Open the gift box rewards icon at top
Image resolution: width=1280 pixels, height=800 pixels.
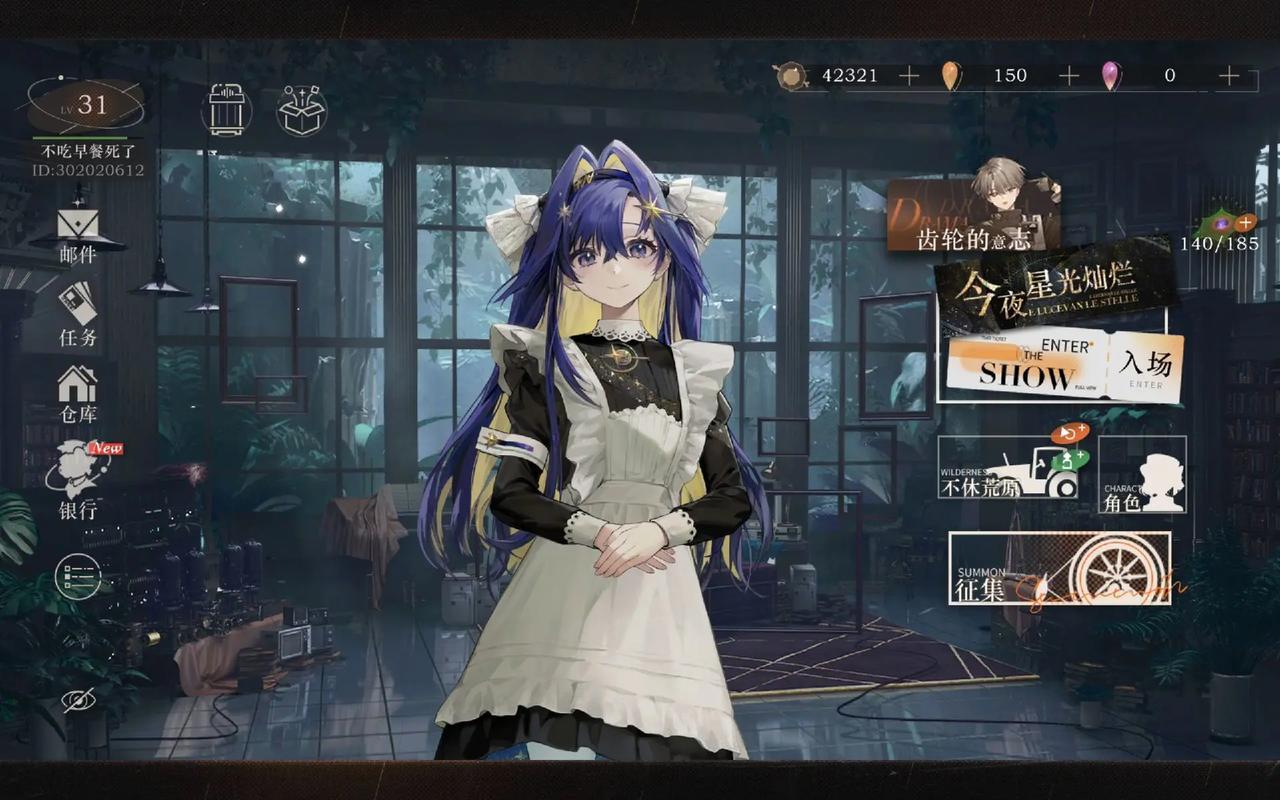point(300,110)
